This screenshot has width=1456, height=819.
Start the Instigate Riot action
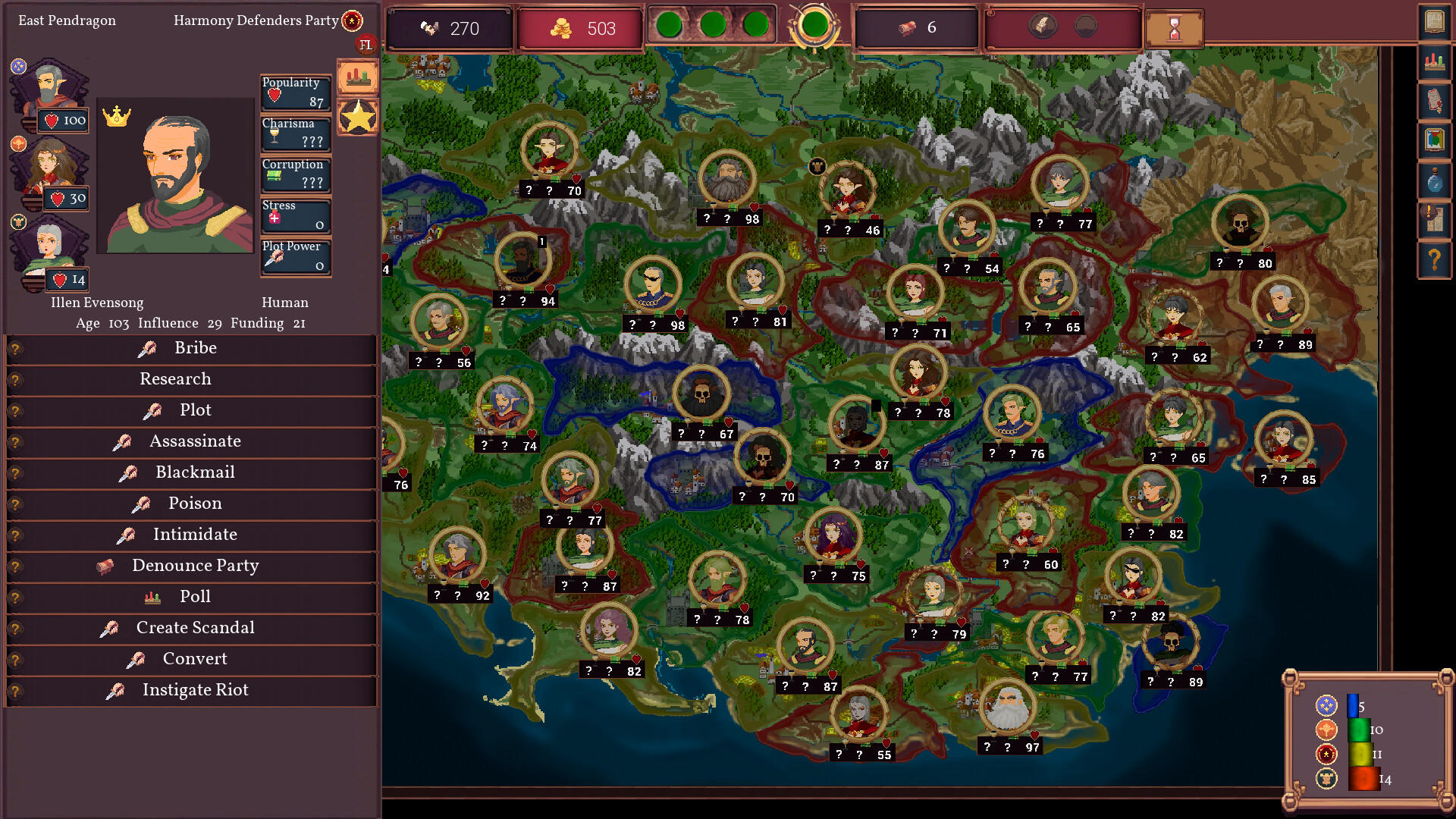tap(194, 690)
